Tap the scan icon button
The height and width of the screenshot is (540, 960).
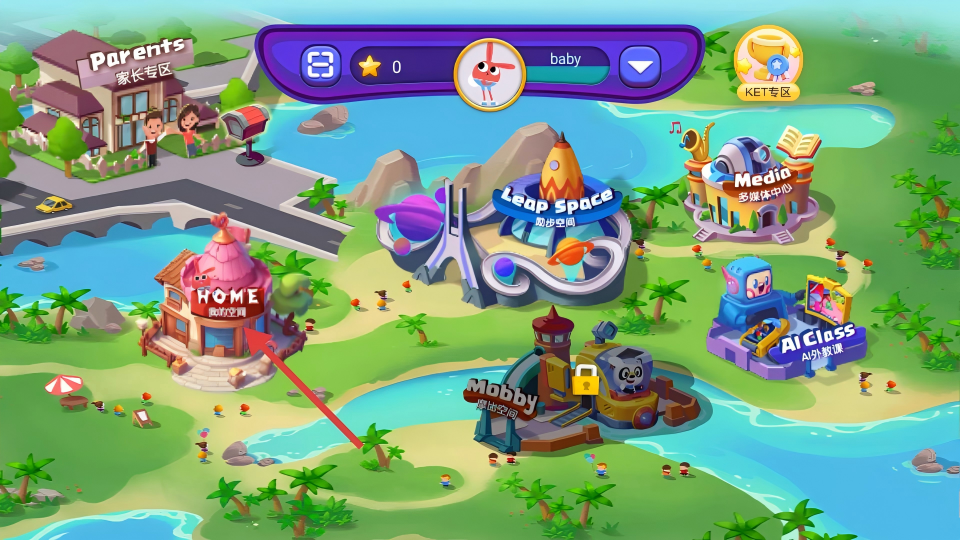point(321,67)
